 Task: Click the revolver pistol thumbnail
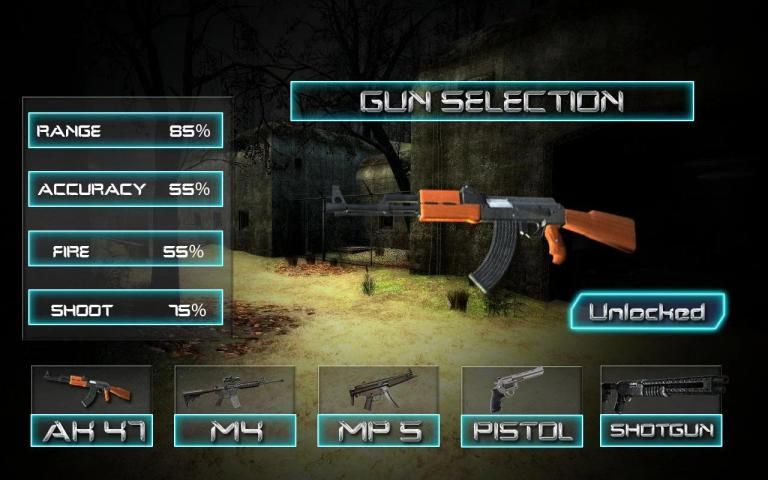(x=521, y=389)
